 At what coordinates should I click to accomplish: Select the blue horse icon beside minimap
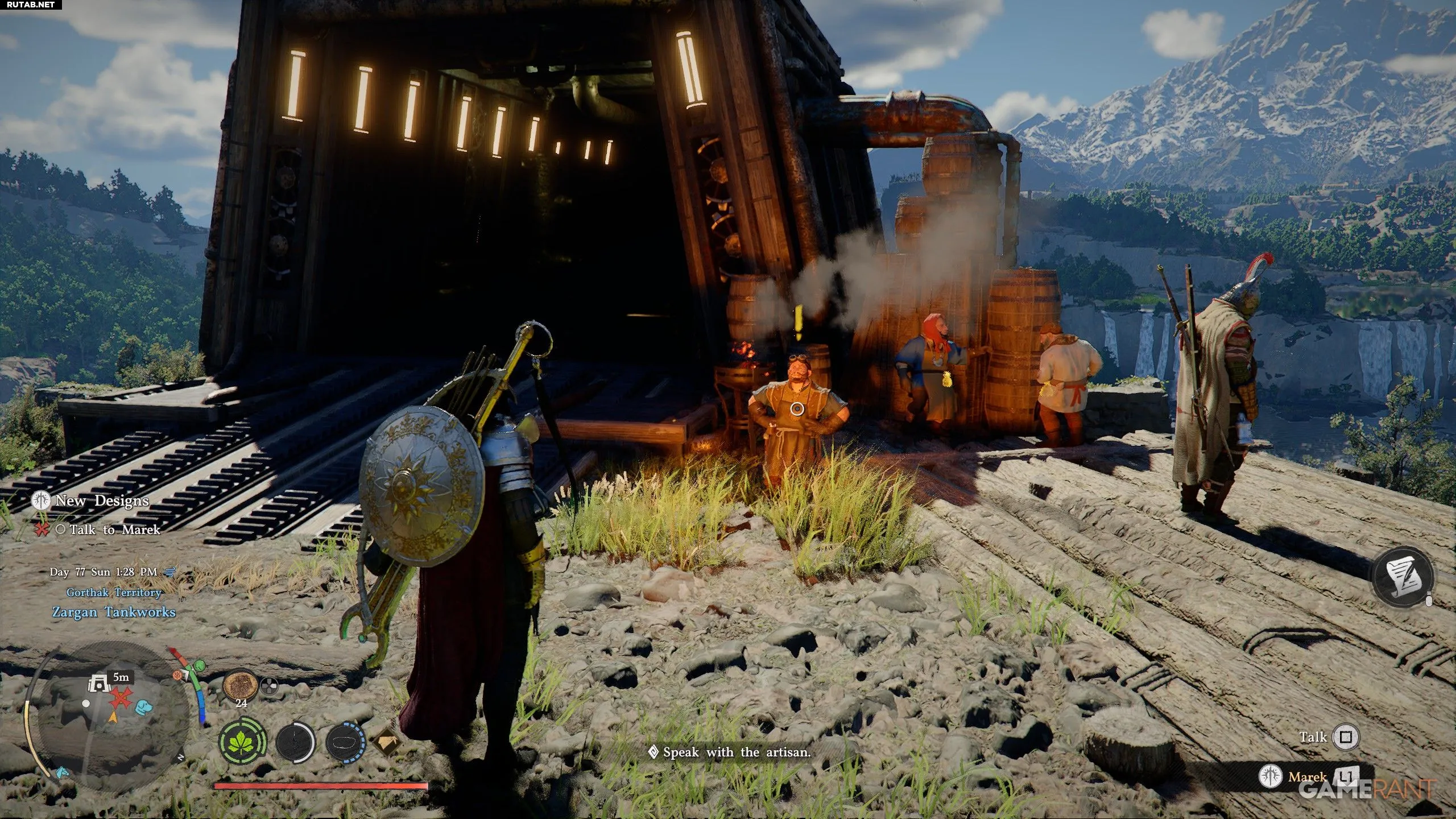point(61,773)
